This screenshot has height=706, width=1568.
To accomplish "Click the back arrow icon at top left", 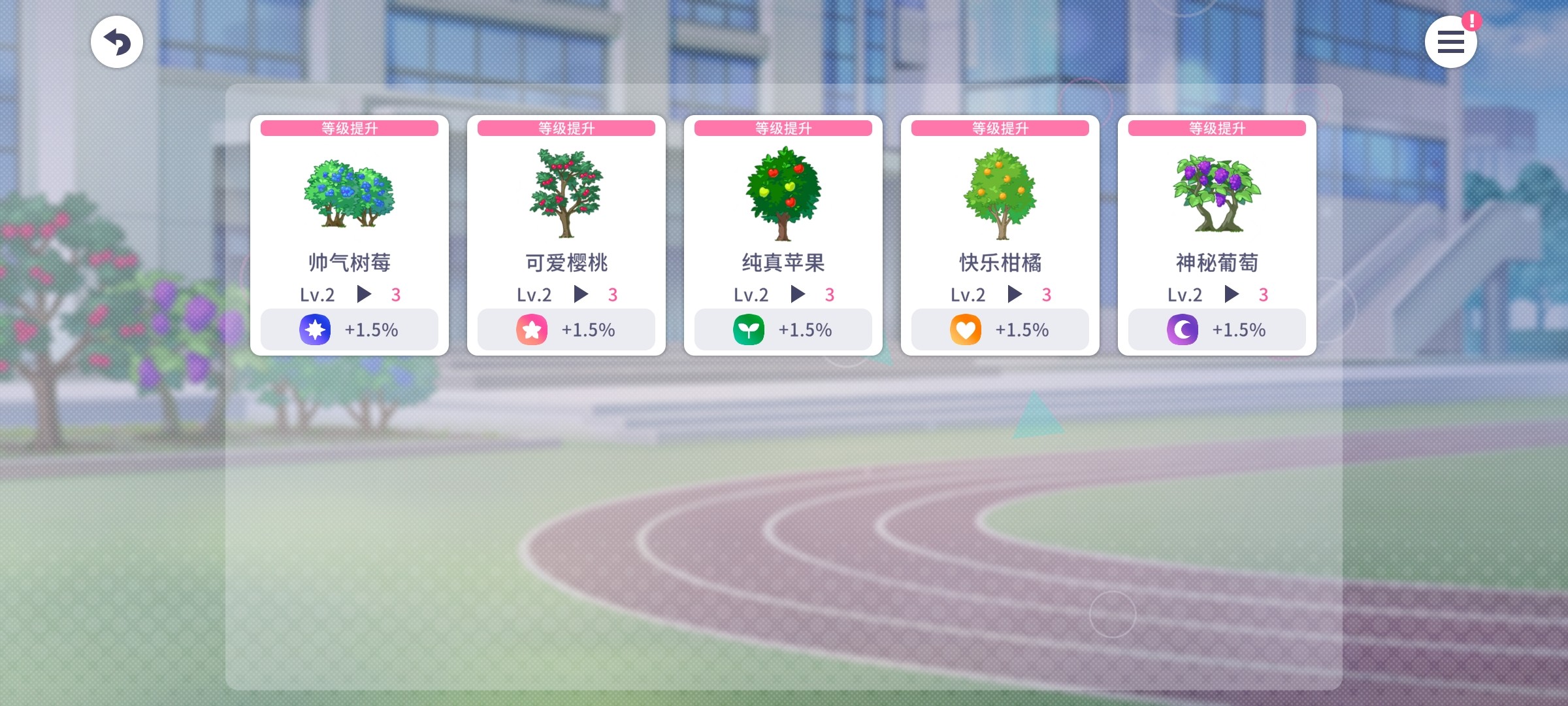I will pos(117,41).
